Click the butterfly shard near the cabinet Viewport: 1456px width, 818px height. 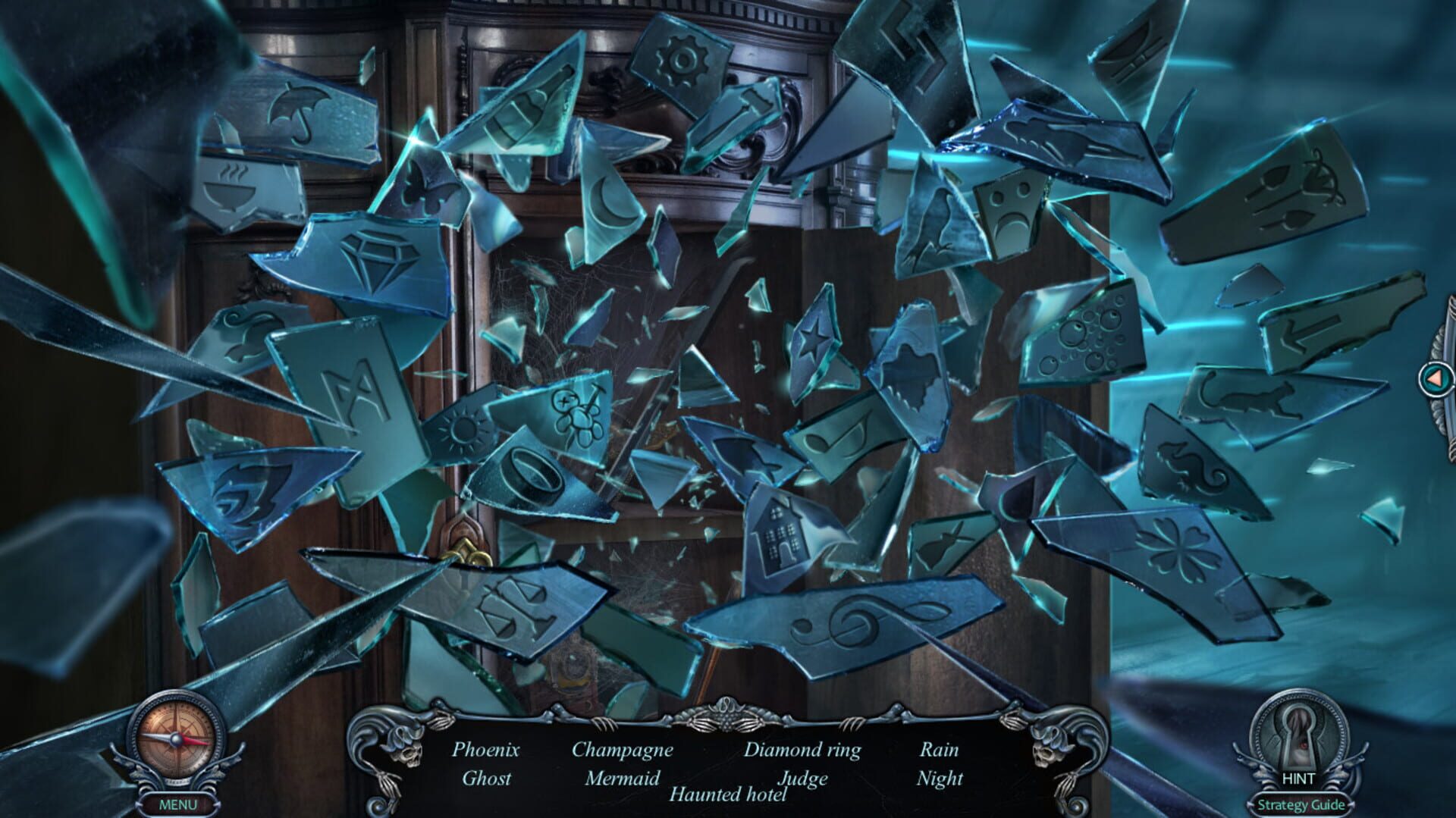tap(425, 186)
